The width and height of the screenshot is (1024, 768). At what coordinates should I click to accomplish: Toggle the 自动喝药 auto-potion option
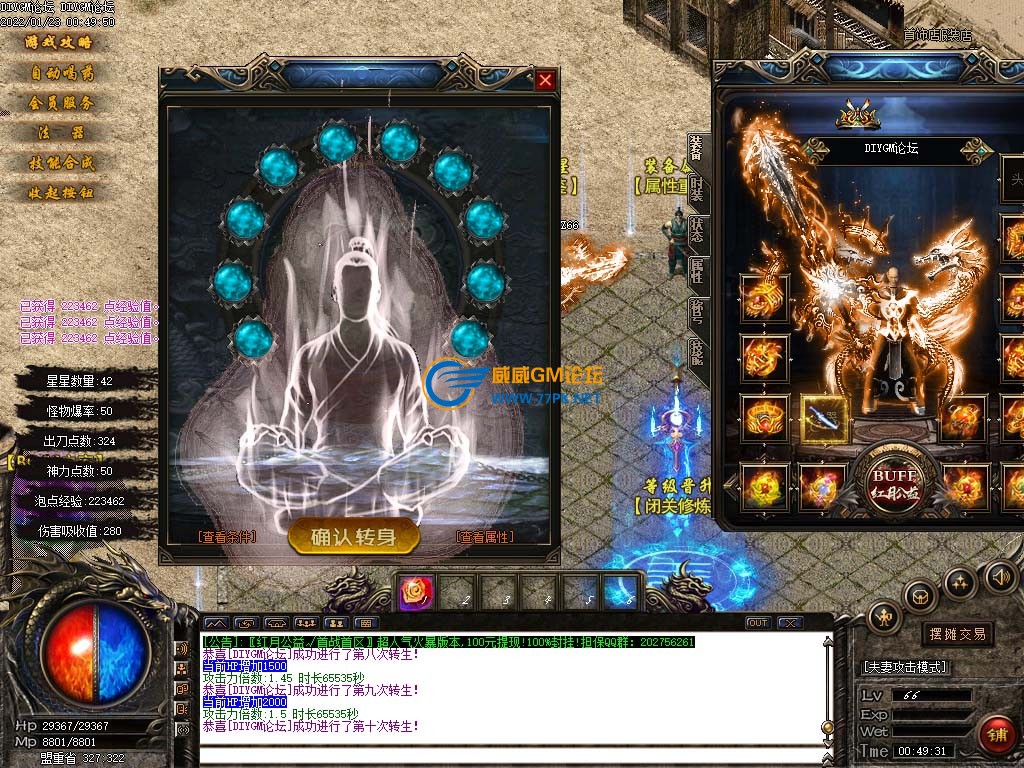click(60, 73)
